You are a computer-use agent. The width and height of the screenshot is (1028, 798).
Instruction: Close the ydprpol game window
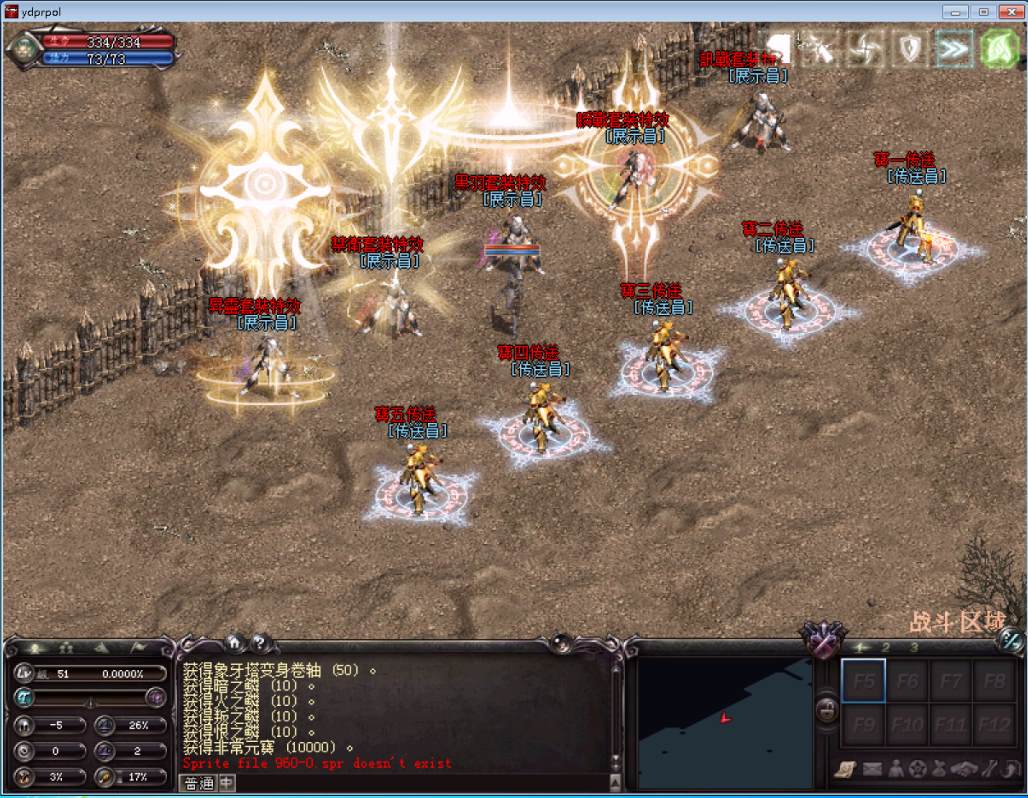1009,11
